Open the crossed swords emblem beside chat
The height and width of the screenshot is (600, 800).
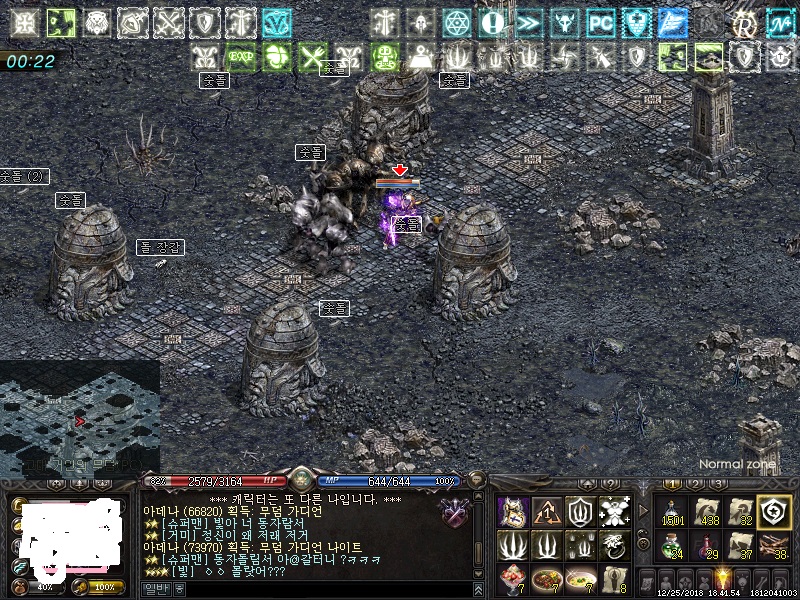(x=455, y=512)
